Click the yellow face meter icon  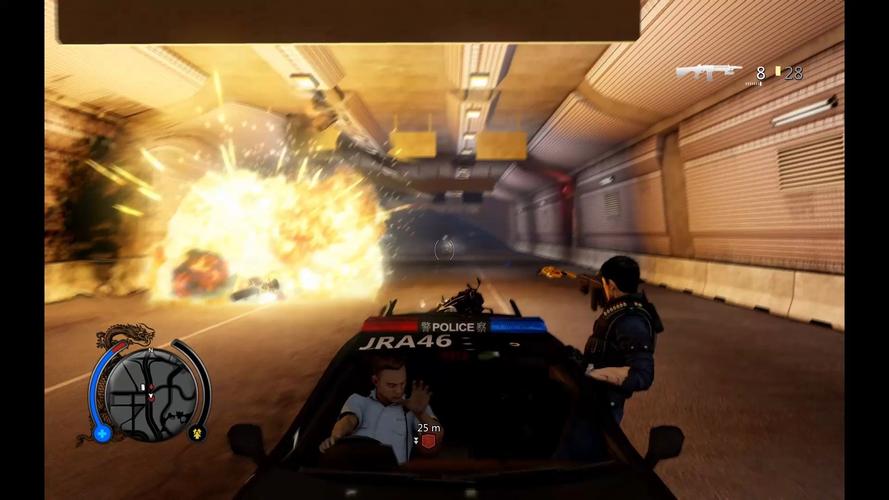(197, 432)
